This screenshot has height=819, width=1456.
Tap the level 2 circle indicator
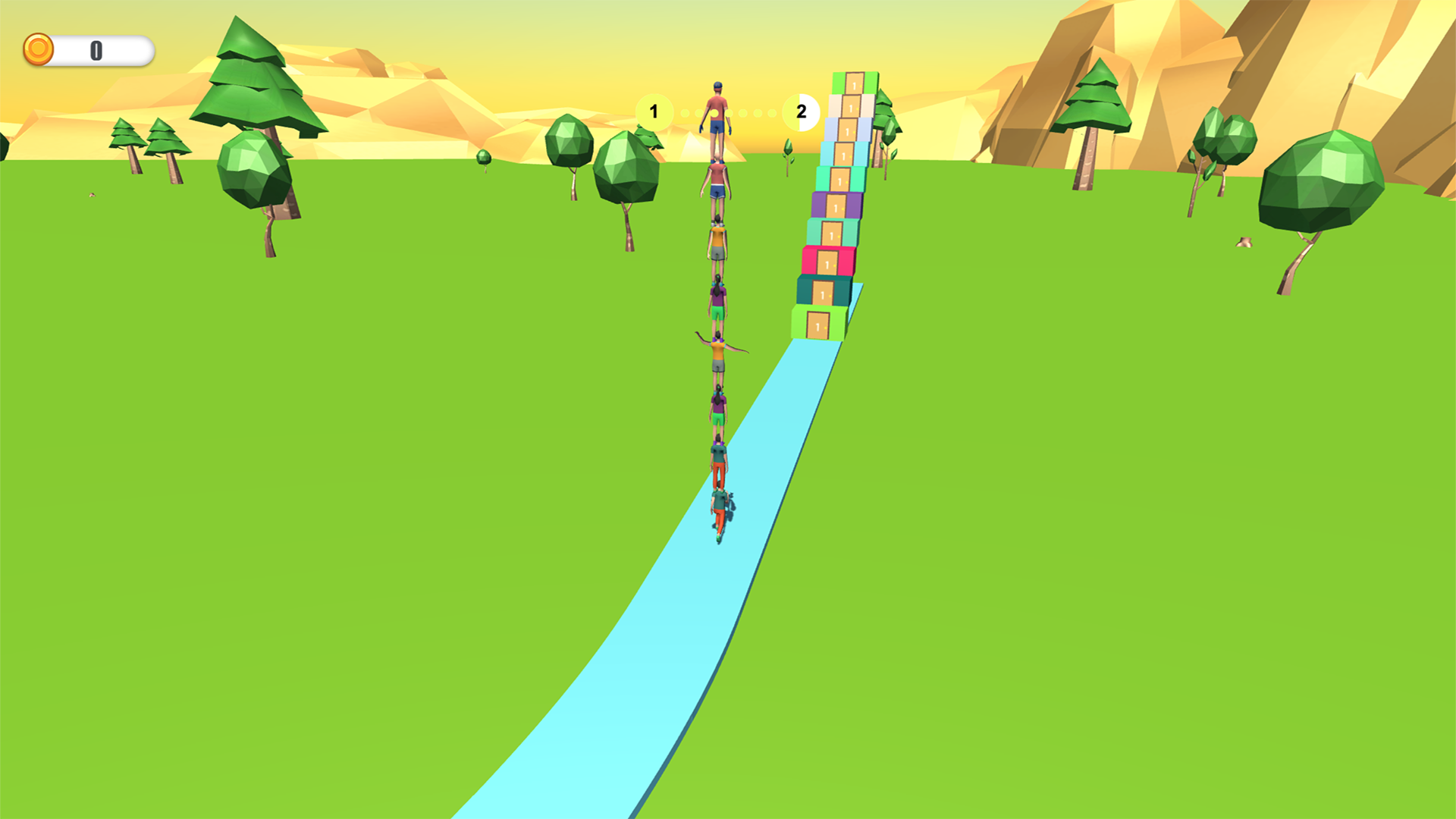(x=800, y=112)
